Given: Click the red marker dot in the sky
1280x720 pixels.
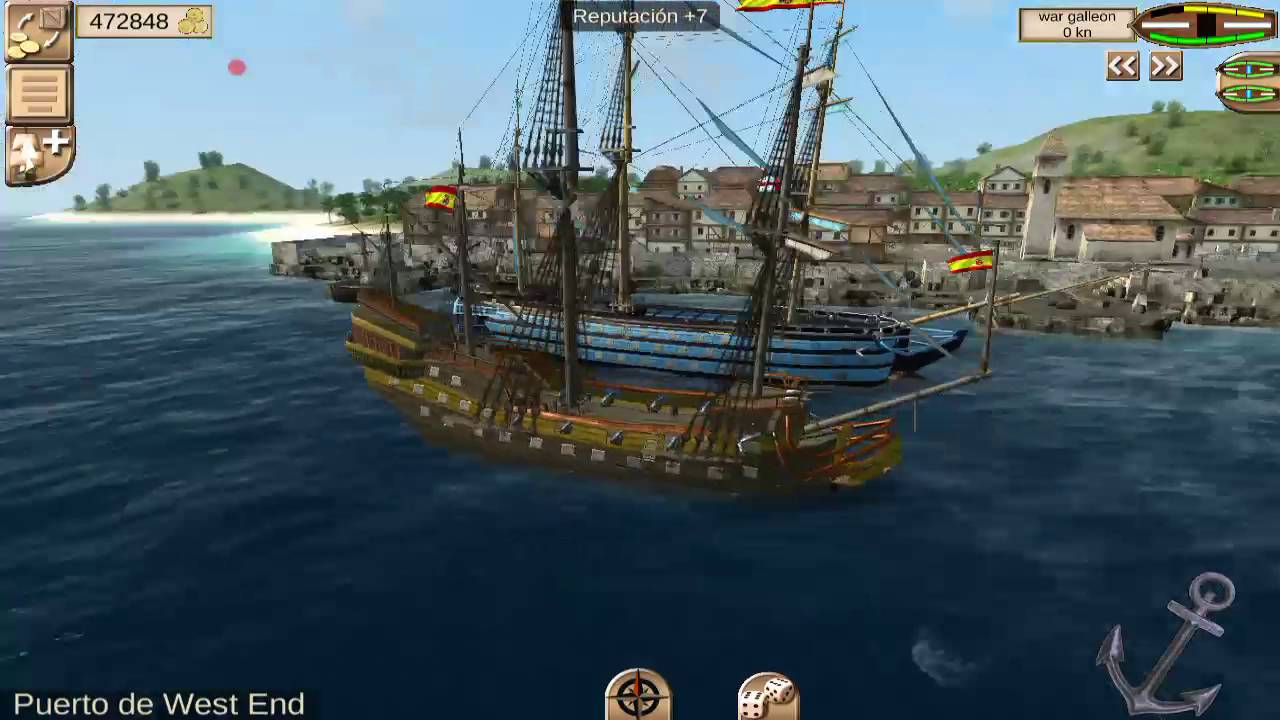Looking at the screenshot, I should coord(236,67).
